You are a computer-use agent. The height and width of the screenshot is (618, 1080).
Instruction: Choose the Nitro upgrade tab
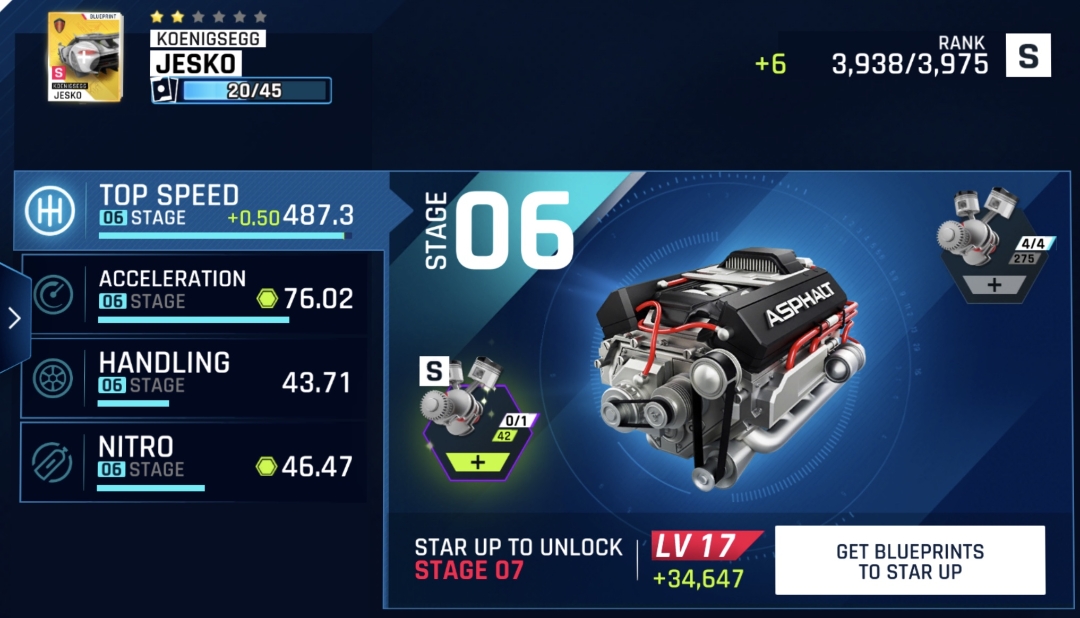point(200,461)
